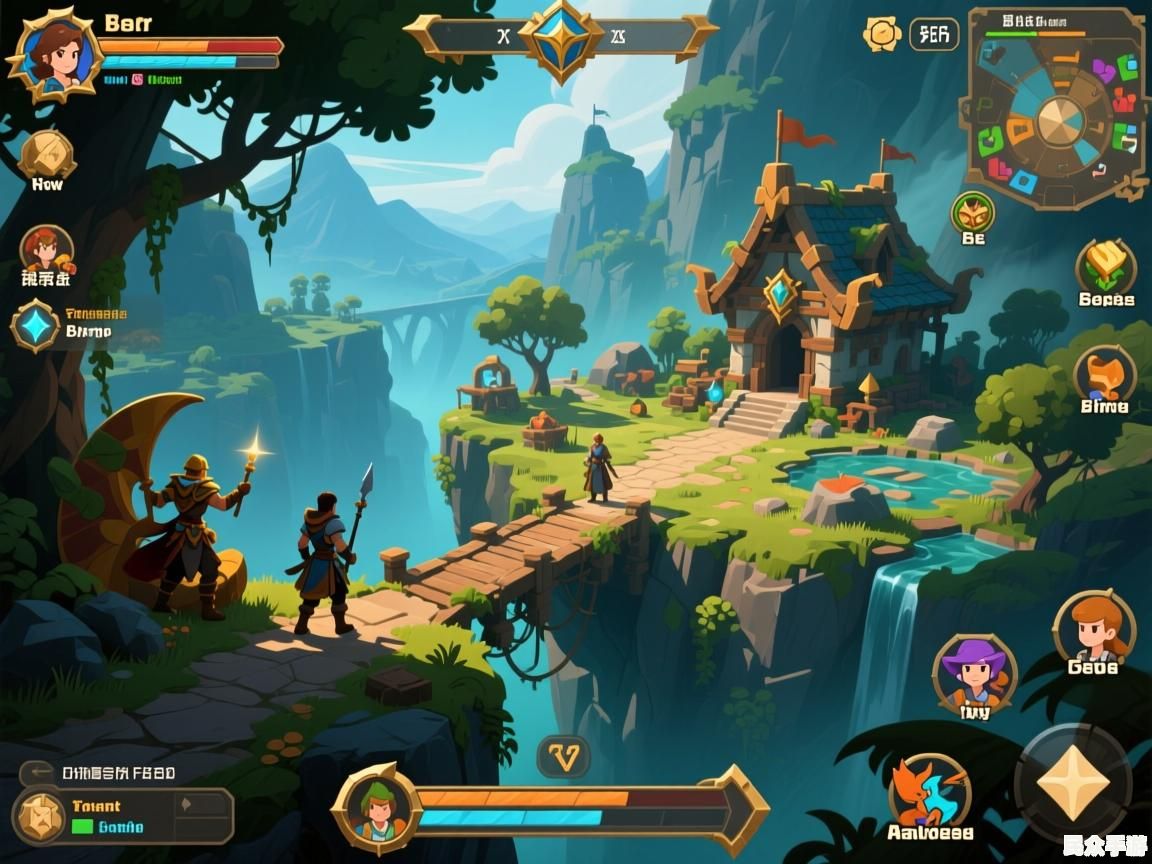This screenshot has width=1152, height=864.
Task: Open the player portrait in the top-left corner
Action: tap(53, 52)
